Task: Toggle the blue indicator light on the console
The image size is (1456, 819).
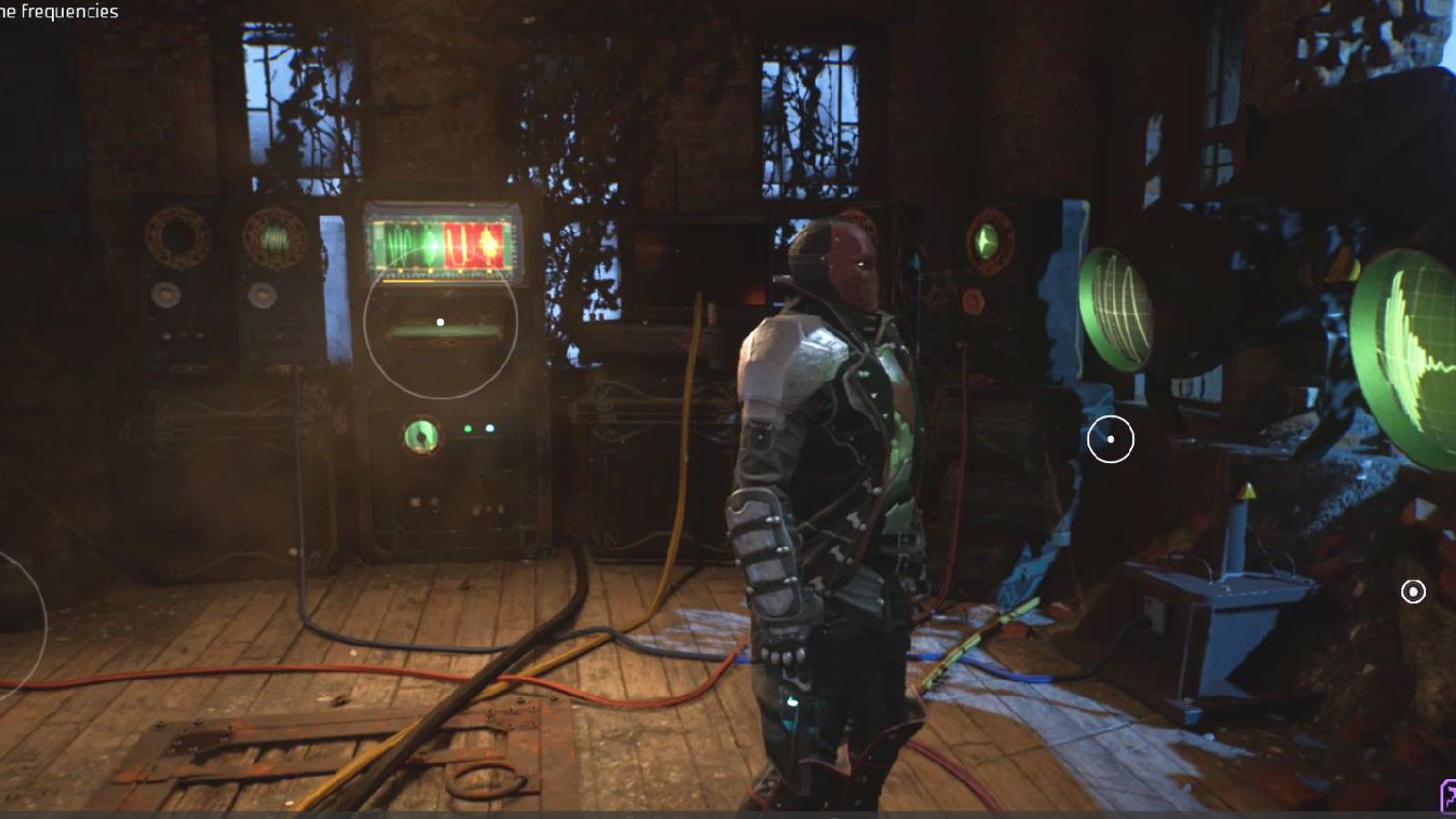Action: [x=489, y=428]
